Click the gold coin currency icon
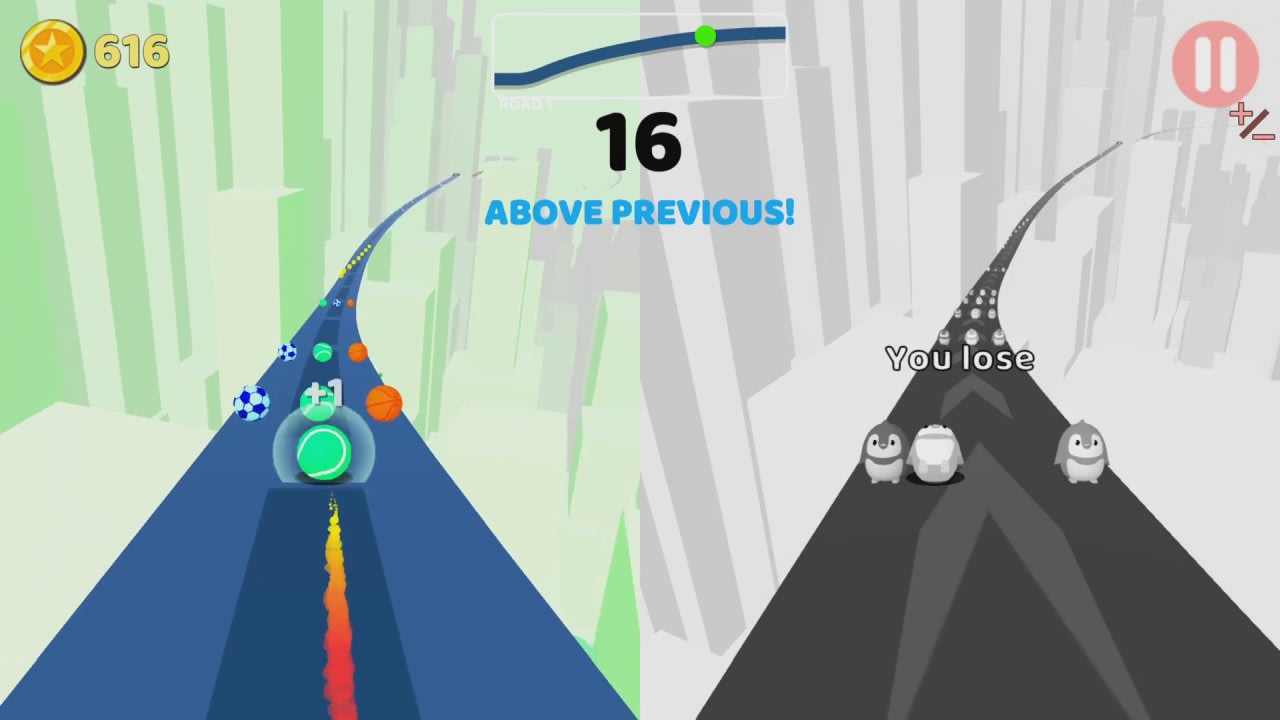 tap(51, 51)
